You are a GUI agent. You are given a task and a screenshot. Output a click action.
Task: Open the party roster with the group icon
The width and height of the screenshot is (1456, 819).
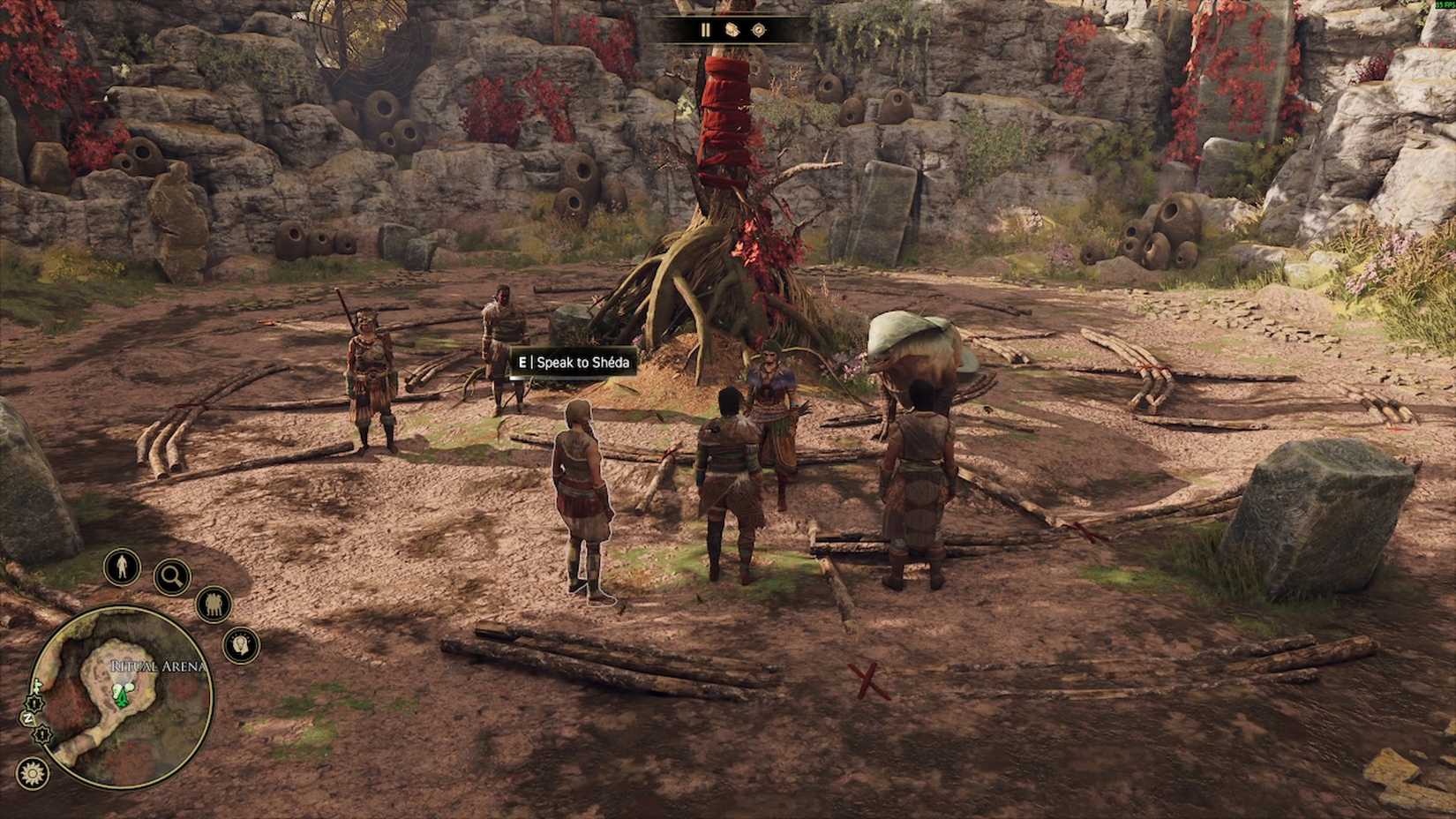click(213, 603)
